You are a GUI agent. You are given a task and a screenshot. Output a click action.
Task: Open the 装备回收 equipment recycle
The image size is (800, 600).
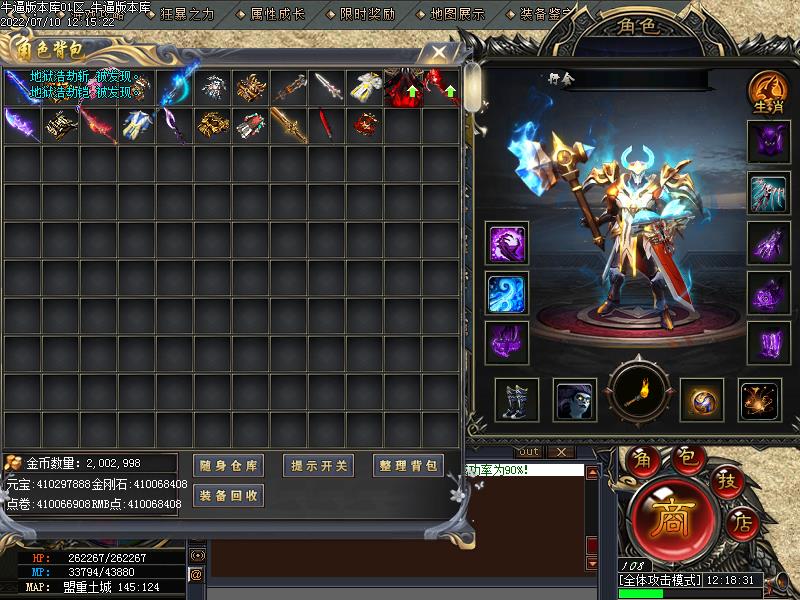coord(228,495)
